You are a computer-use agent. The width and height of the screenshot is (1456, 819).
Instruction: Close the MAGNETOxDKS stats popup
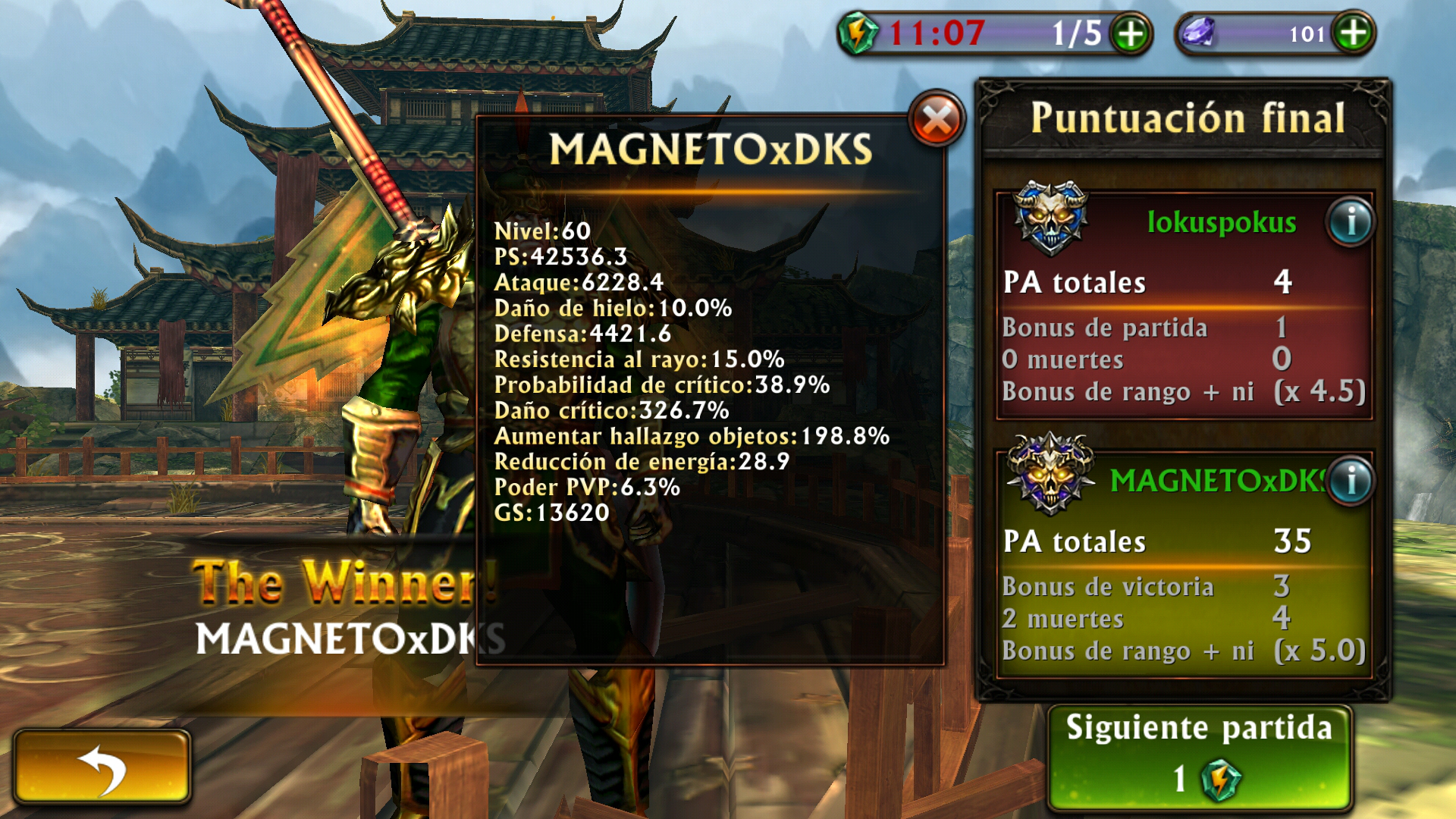click(x=937, y=120)
